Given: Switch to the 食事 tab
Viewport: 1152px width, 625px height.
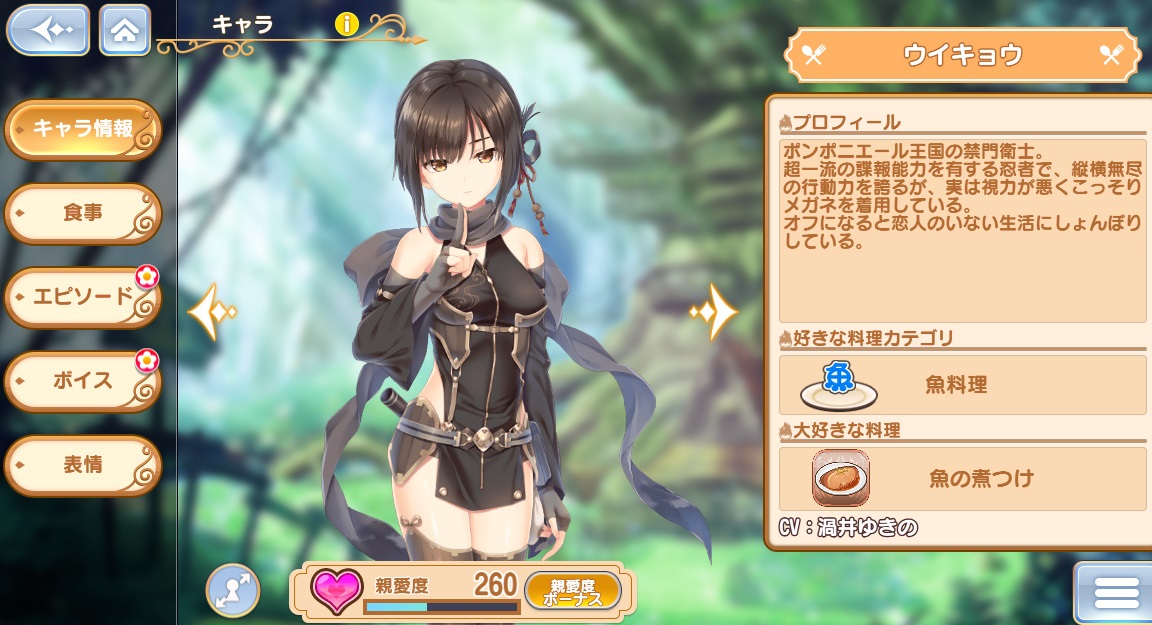Looking at the screenshot, I should 83,213.
